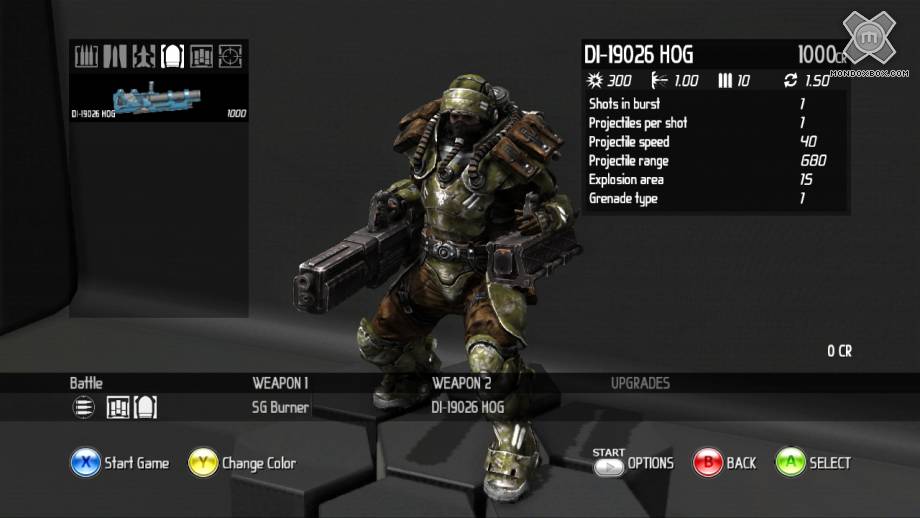
Task: Click Start Game
Action: (x=120, y=463)
